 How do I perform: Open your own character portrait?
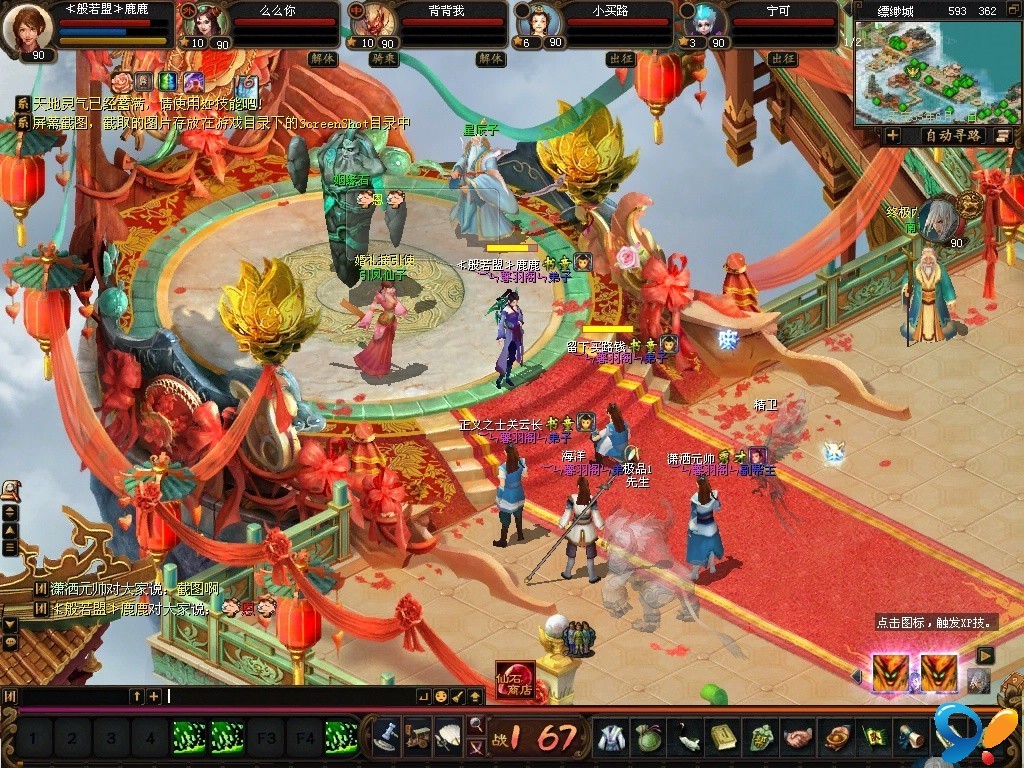[x=28, y=28]
